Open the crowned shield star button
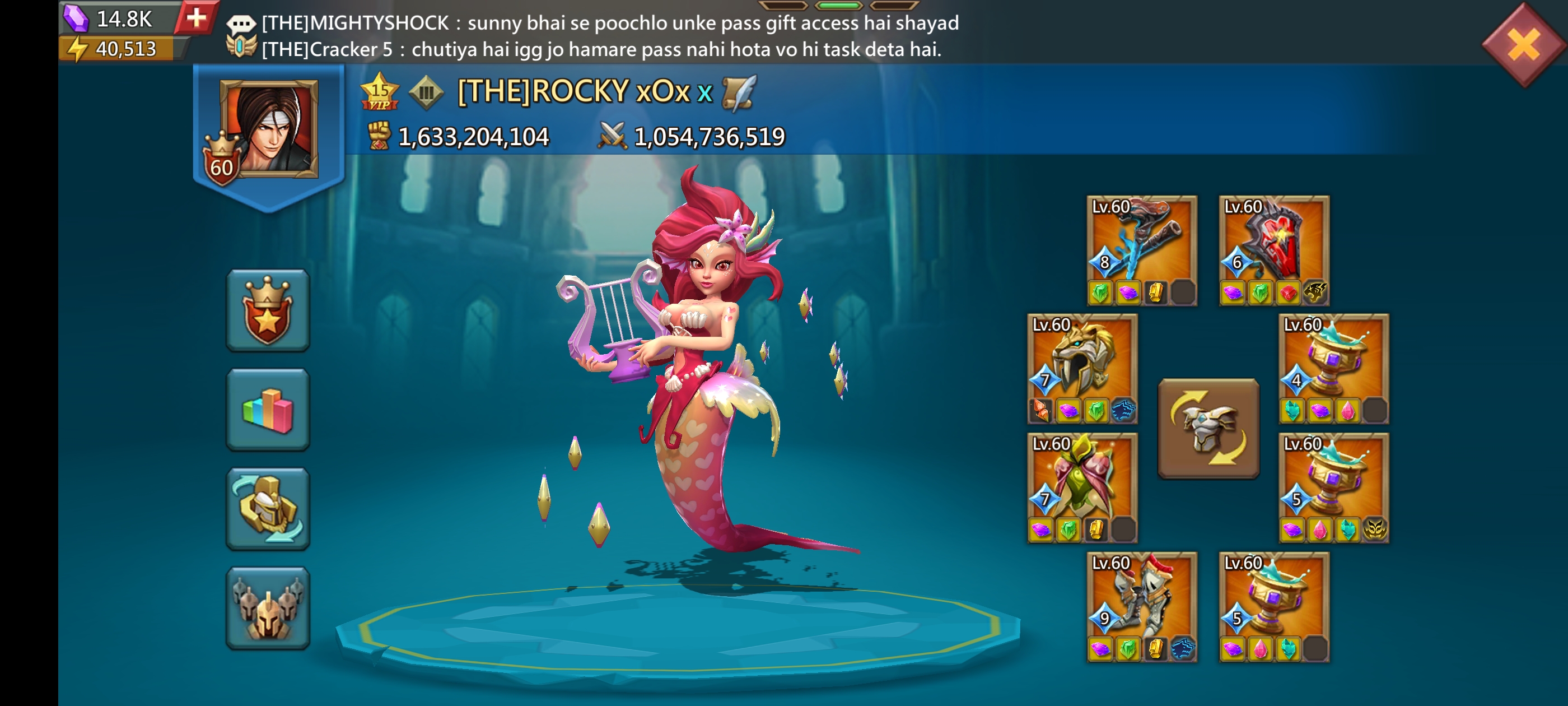Viewport: 1568px width, 706px height. tap(268, 310)
